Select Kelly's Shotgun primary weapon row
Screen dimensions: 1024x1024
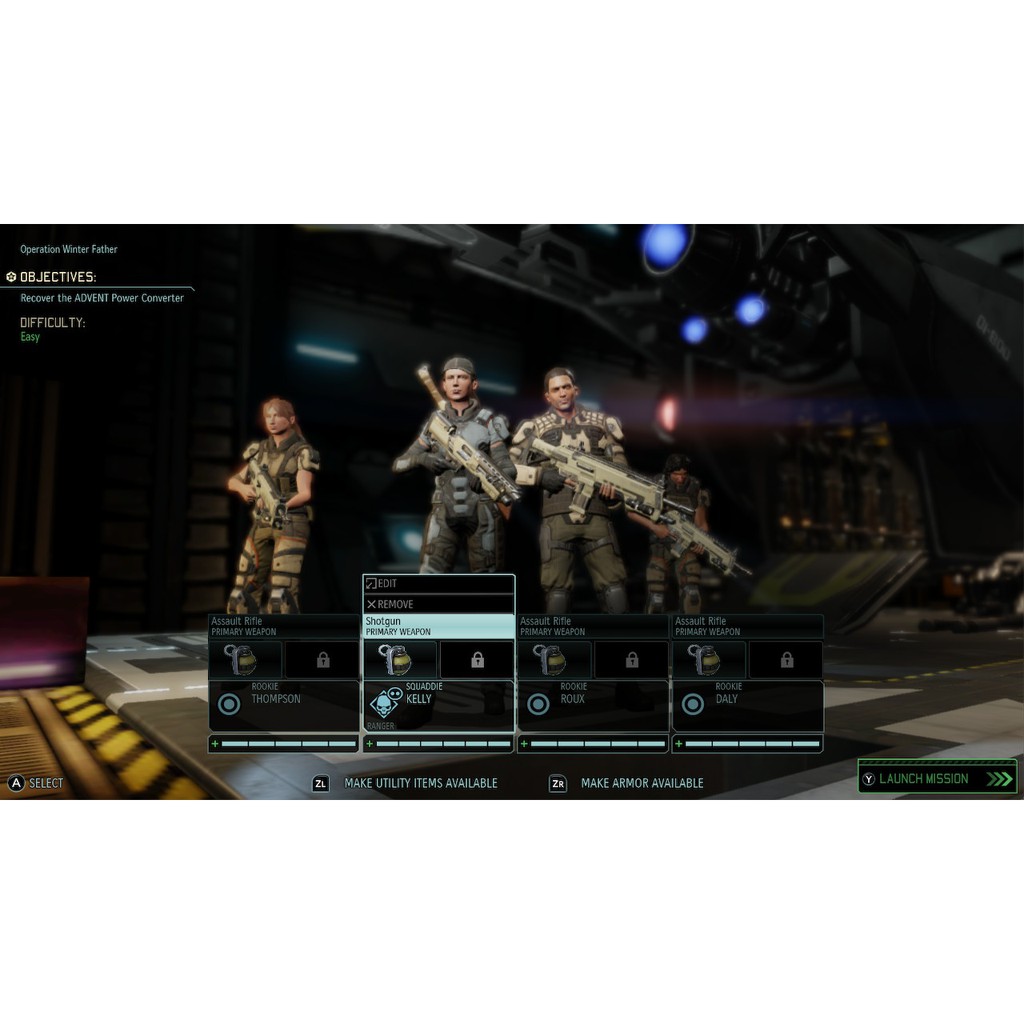(x=438, y=626)
